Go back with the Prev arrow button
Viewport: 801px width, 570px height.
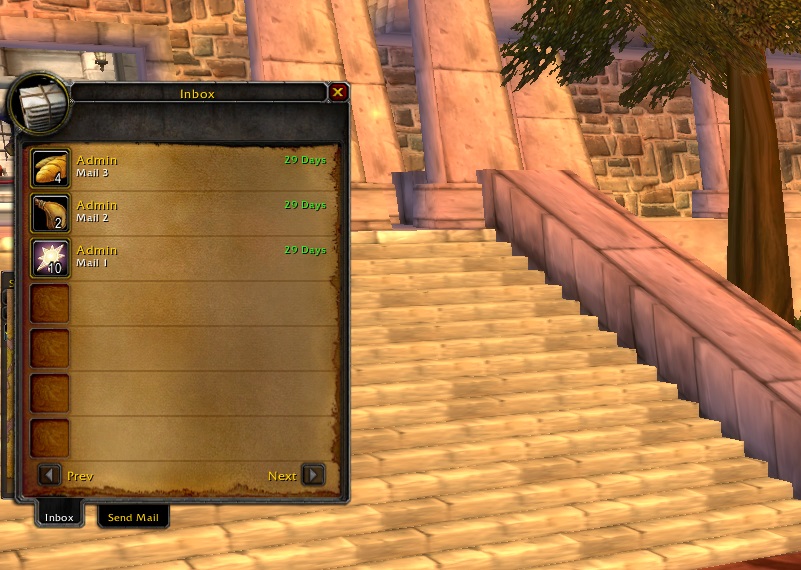[49, 475]
